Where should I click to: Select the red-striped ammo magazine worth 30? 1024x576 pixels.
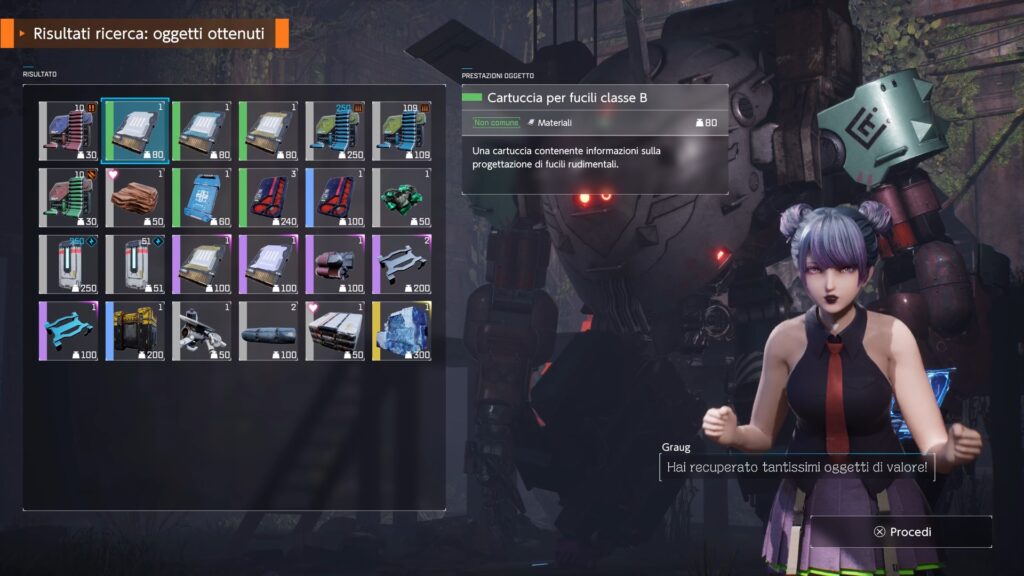(x=69, y=131)
